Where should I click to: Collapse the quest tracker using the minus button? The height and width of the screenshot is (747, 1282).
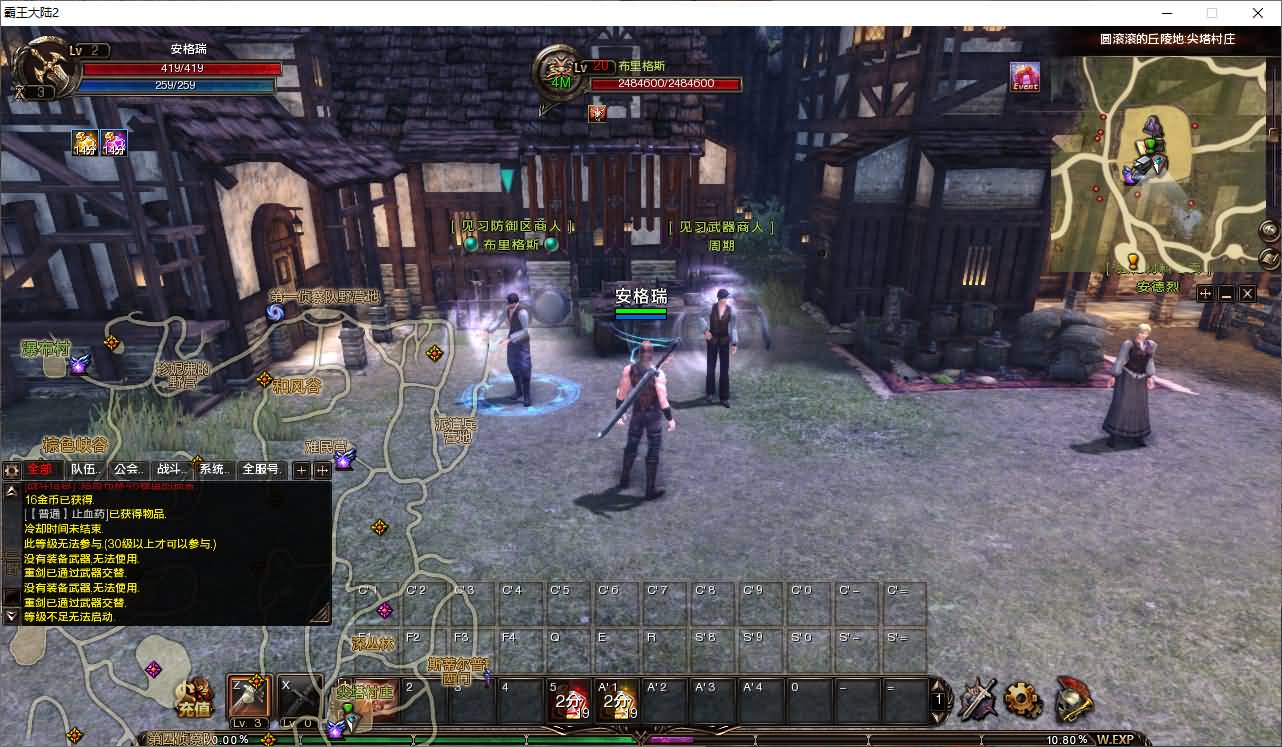click(x=1224, y=294)
